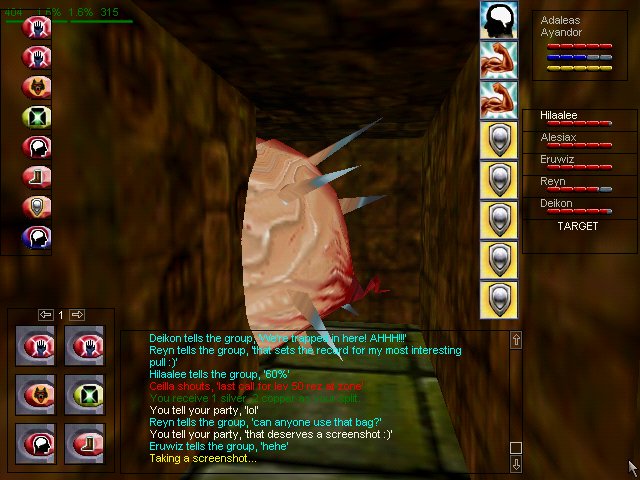Go to the previous hotbar page

pyautogui.click(x=45, y=315)
